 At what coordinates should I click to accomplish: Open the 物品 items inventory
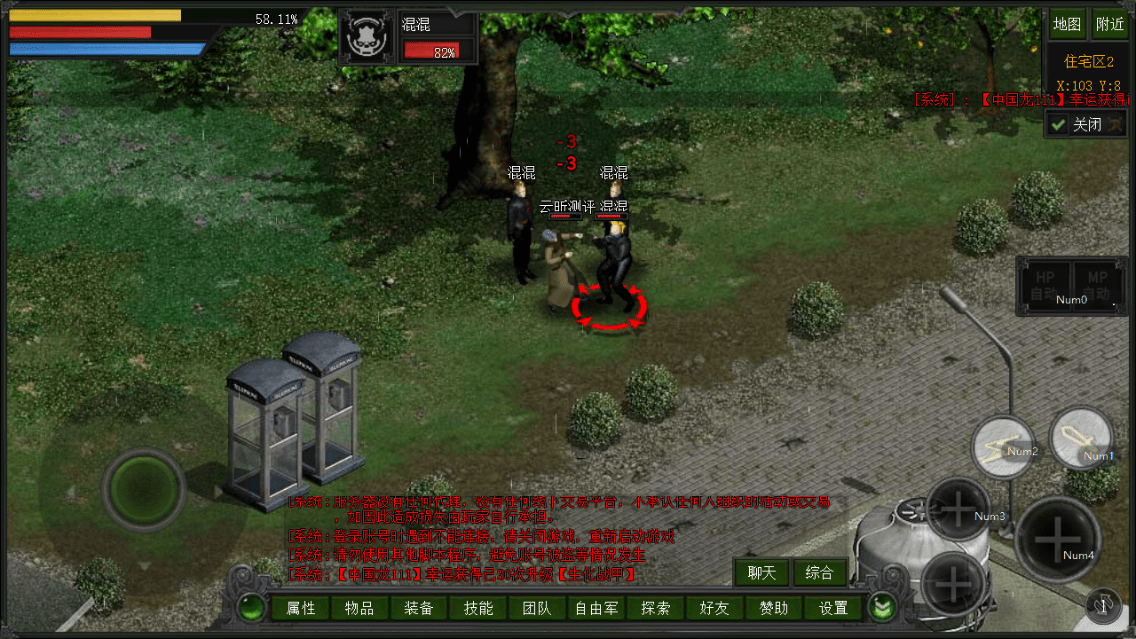(359, 608)
